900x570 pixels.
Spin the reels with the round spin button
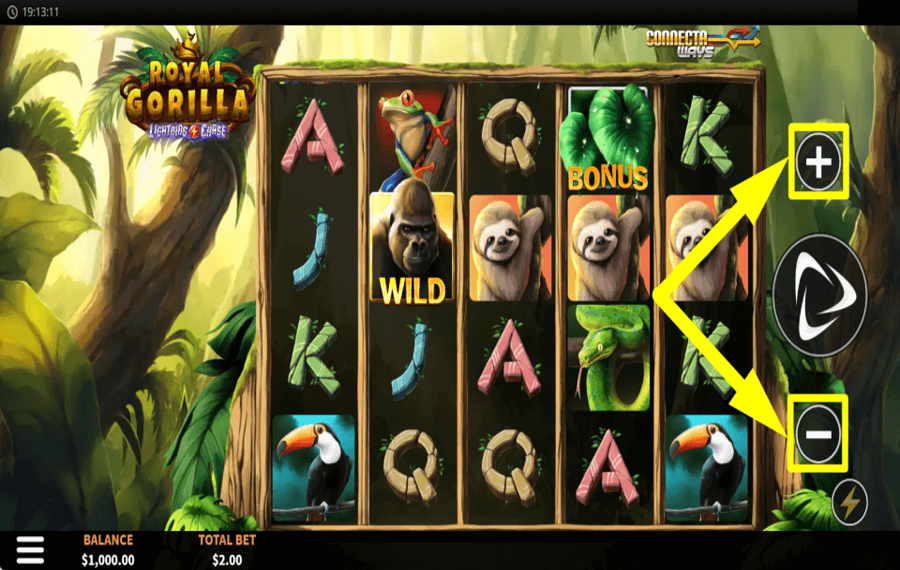pyautogui.click(x=819, y=295)
